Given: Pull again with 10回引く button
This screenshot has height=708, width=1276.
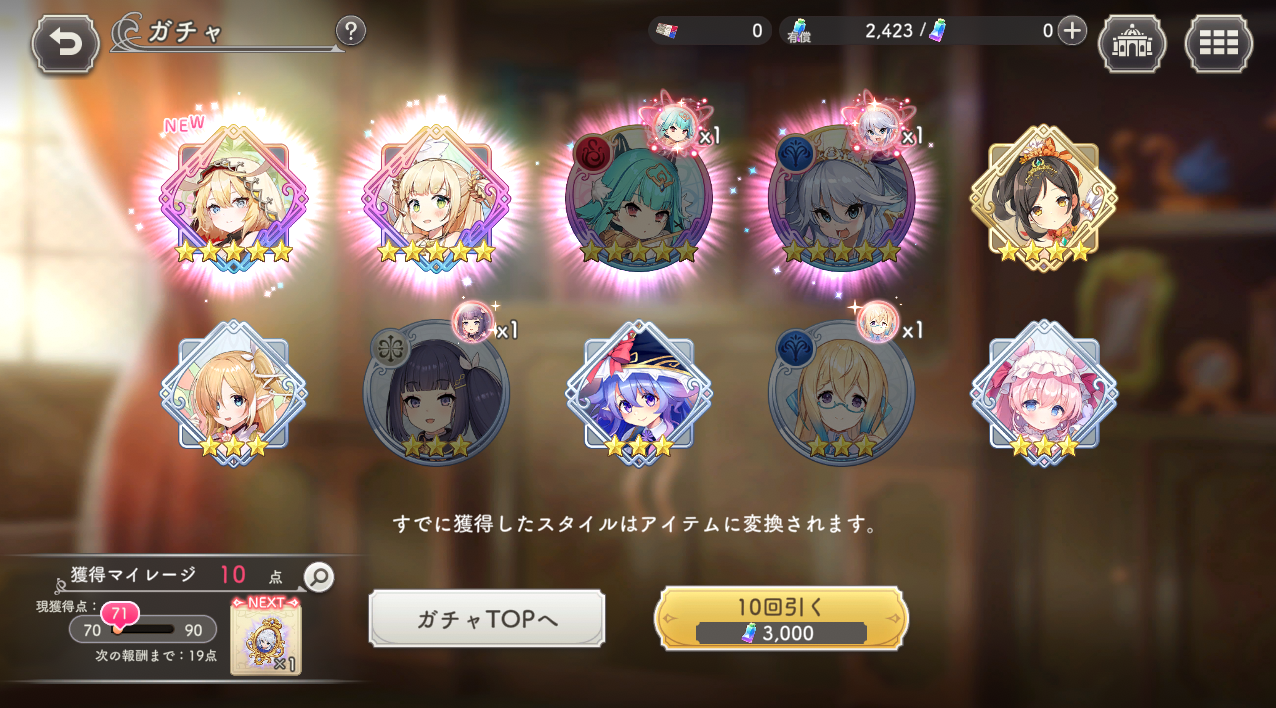Looking at the screenshot, I should pos(781,619).
